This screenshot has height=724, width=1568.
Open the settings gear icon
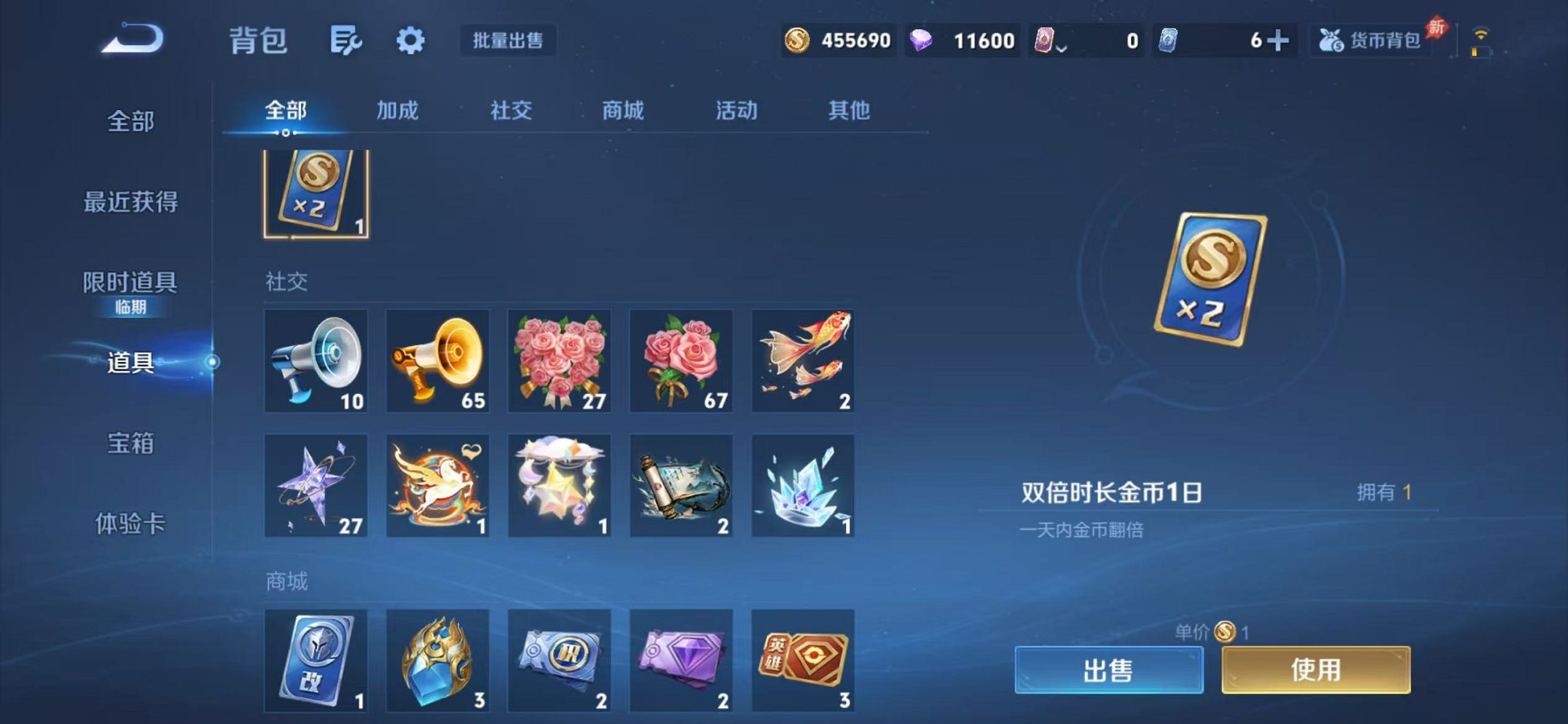pos(410,42)
